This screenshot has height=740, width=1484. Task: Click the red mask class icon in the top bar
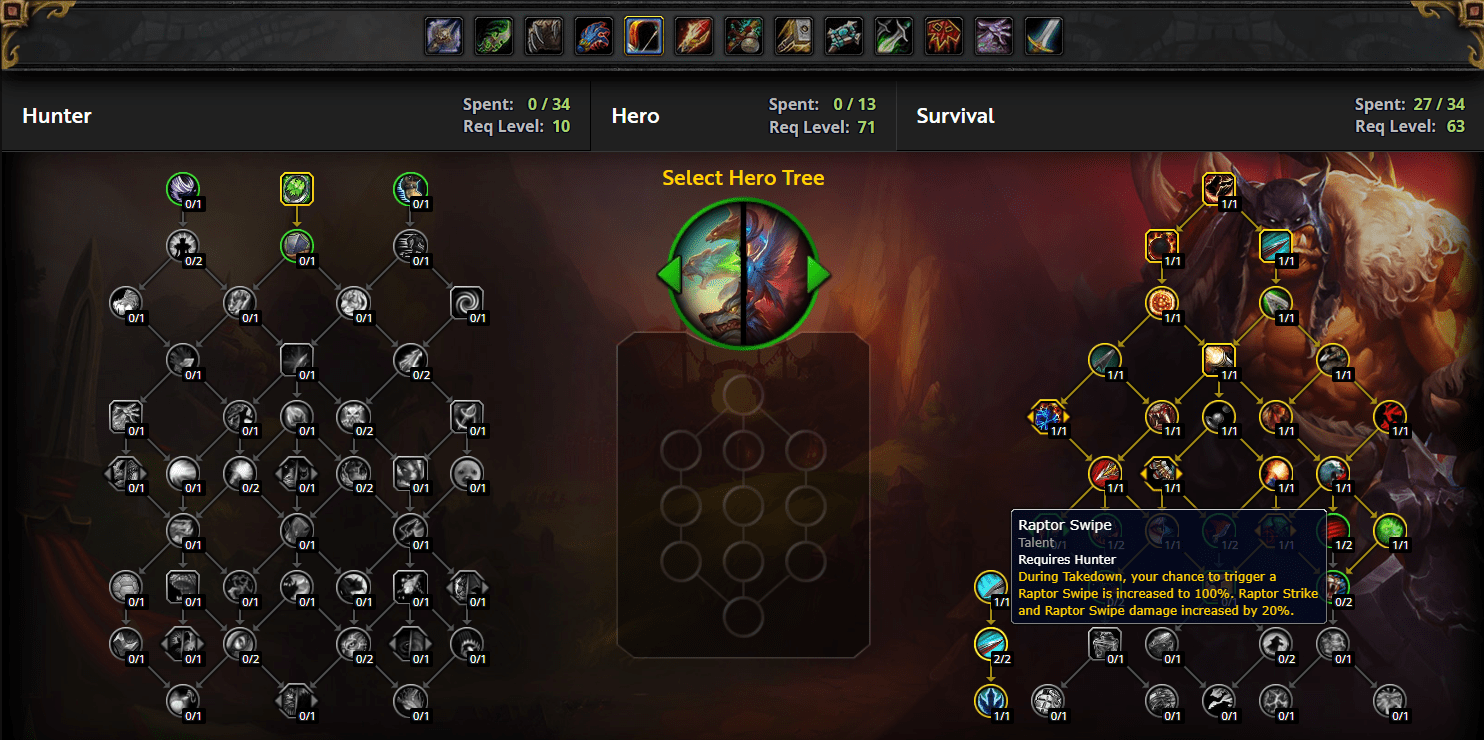coord(943,35)
